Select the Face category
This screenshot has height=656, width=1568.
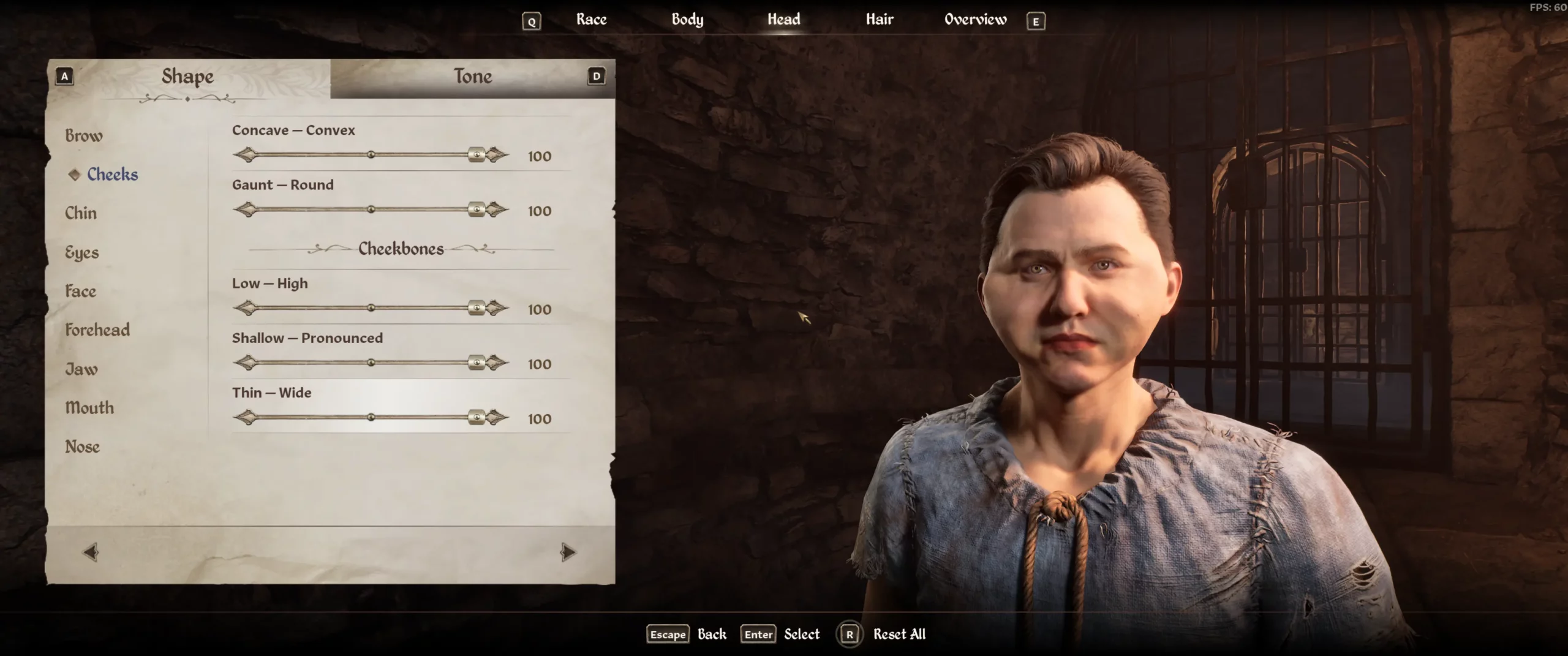tap(81, 291)
